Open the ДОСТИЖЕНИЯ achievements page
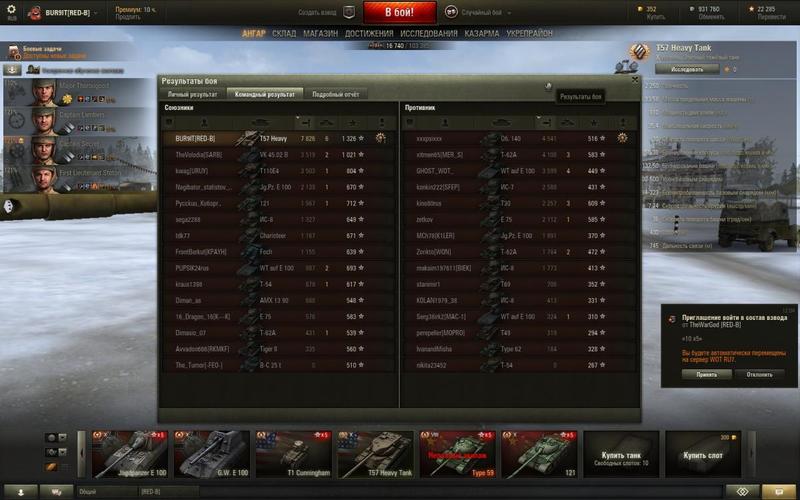Image resolution: width=800 pixels, height=500 pixels. (x=369, y=33)
